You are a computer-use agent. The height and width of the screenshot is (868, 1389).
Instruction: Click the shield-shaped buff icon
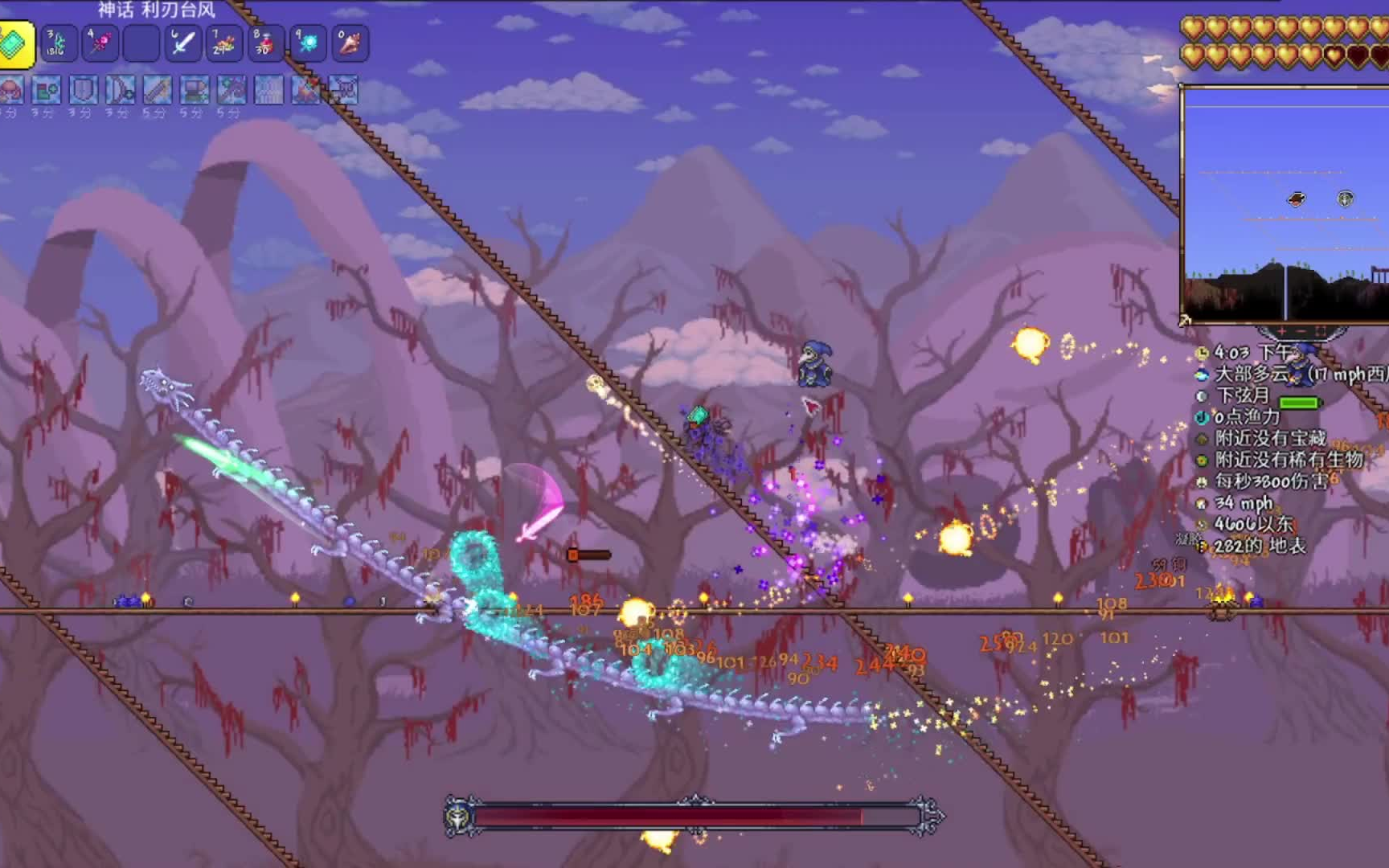(83, 91)
